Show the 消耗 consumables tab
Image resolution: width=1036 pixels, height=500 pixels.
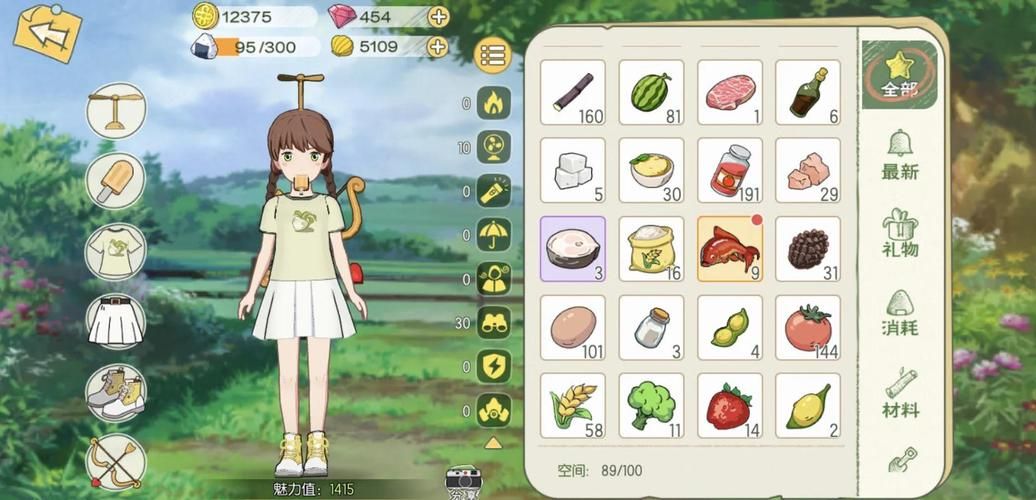900,312
